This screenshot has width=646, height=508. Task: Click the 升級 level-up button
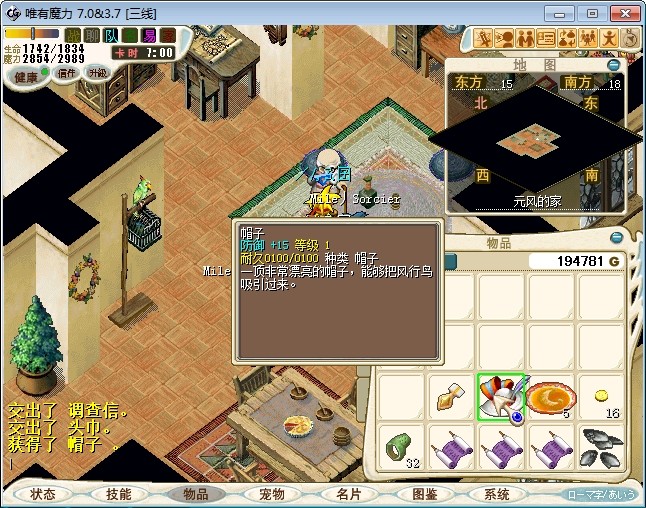[98, 73]
